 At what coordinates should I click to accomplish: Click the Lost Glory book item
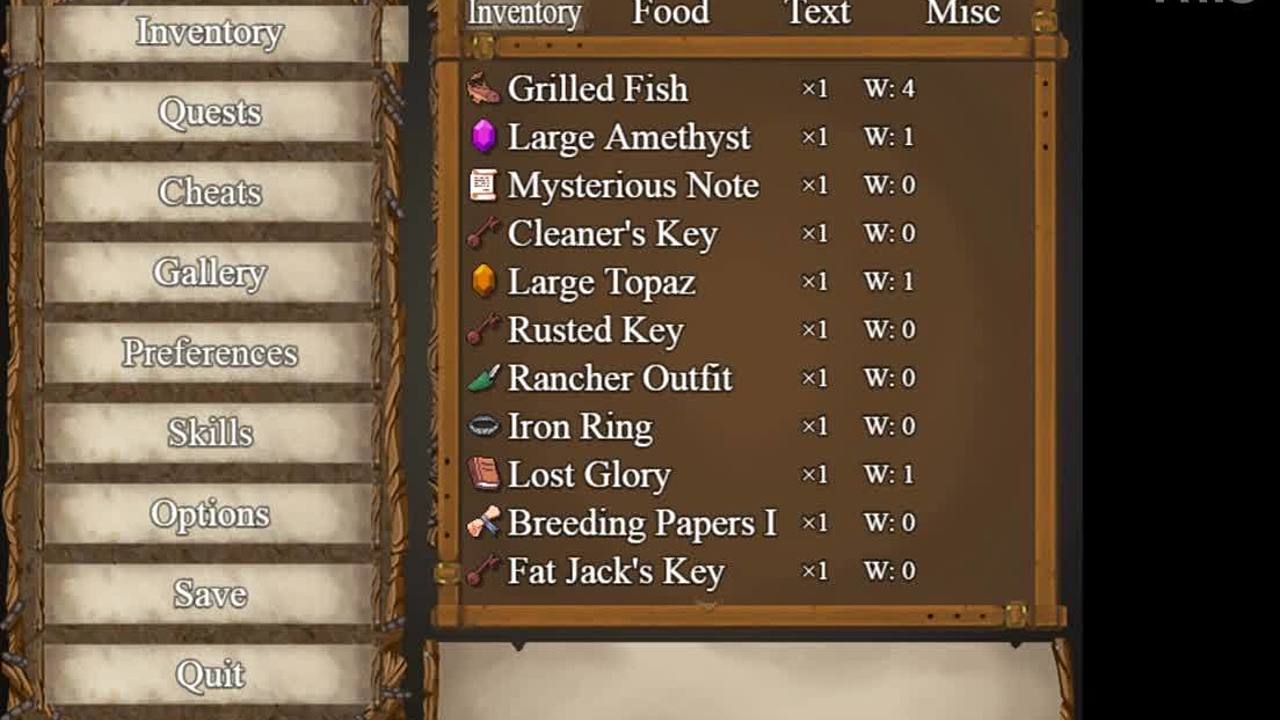pyautogui.click(x=588, y=474)
